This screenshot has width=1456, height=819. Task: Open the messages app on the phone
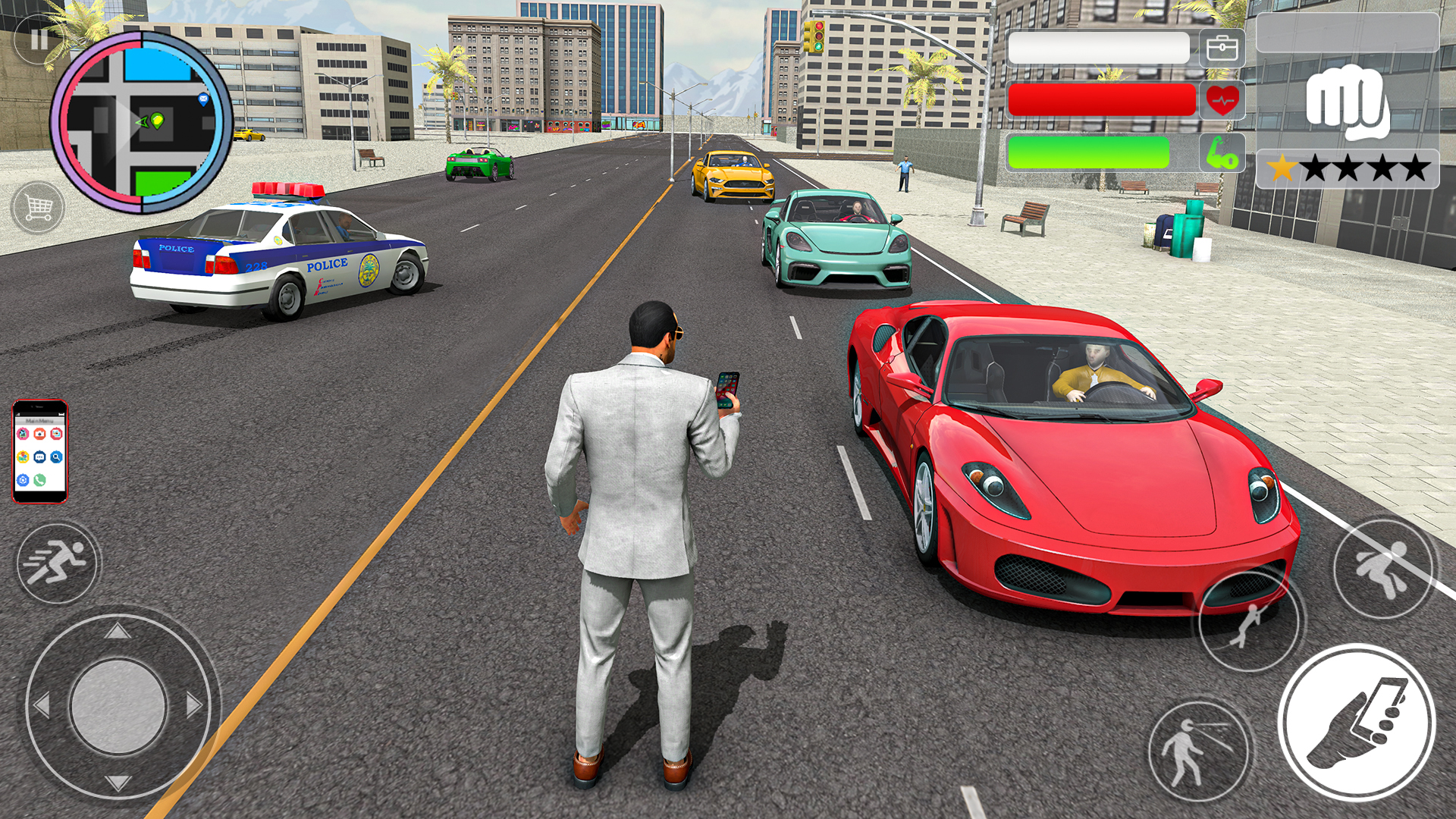40,457
